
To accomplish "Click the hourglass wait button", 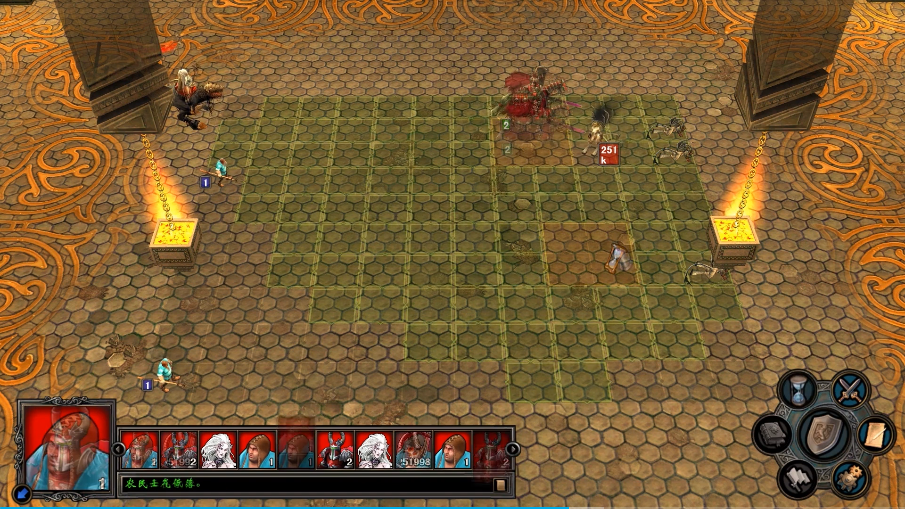I will [x=797, y=389].
